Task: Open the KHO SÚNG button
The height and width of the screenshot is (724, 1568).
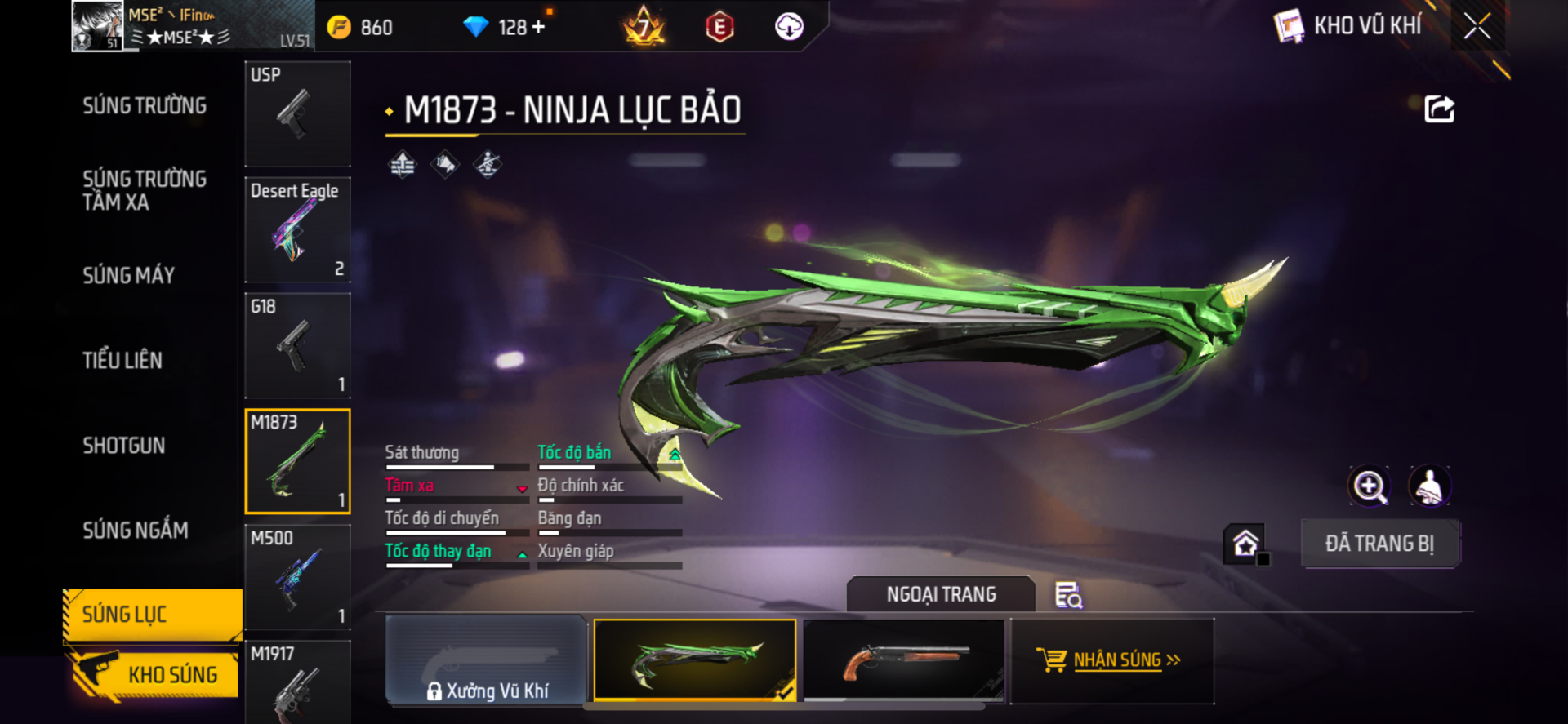Action: (155, 674)
